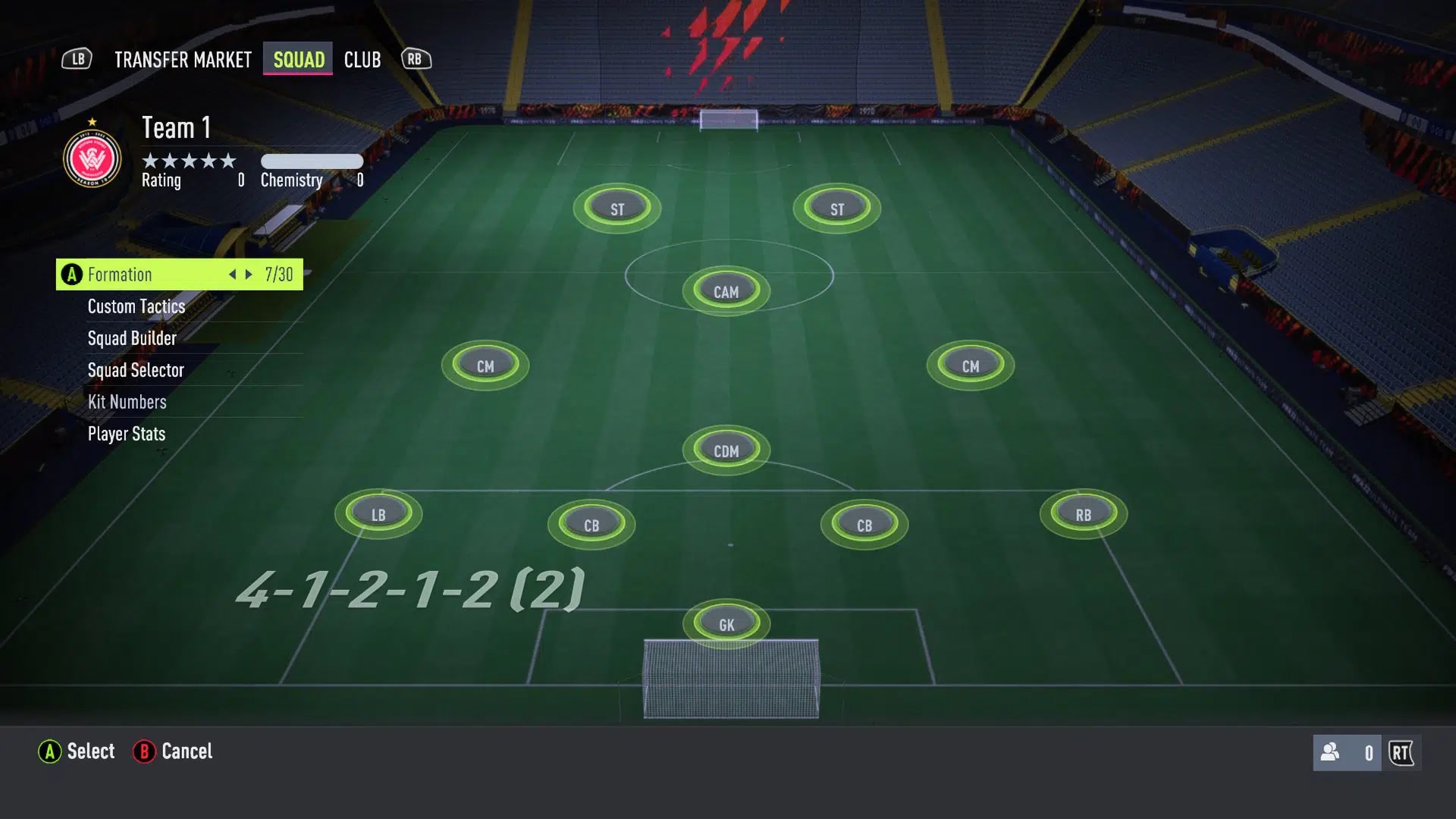Click the RT trigger icon bottom right
The width and height of the screenshot is (1456, 819).
(x=1400, y=752)
